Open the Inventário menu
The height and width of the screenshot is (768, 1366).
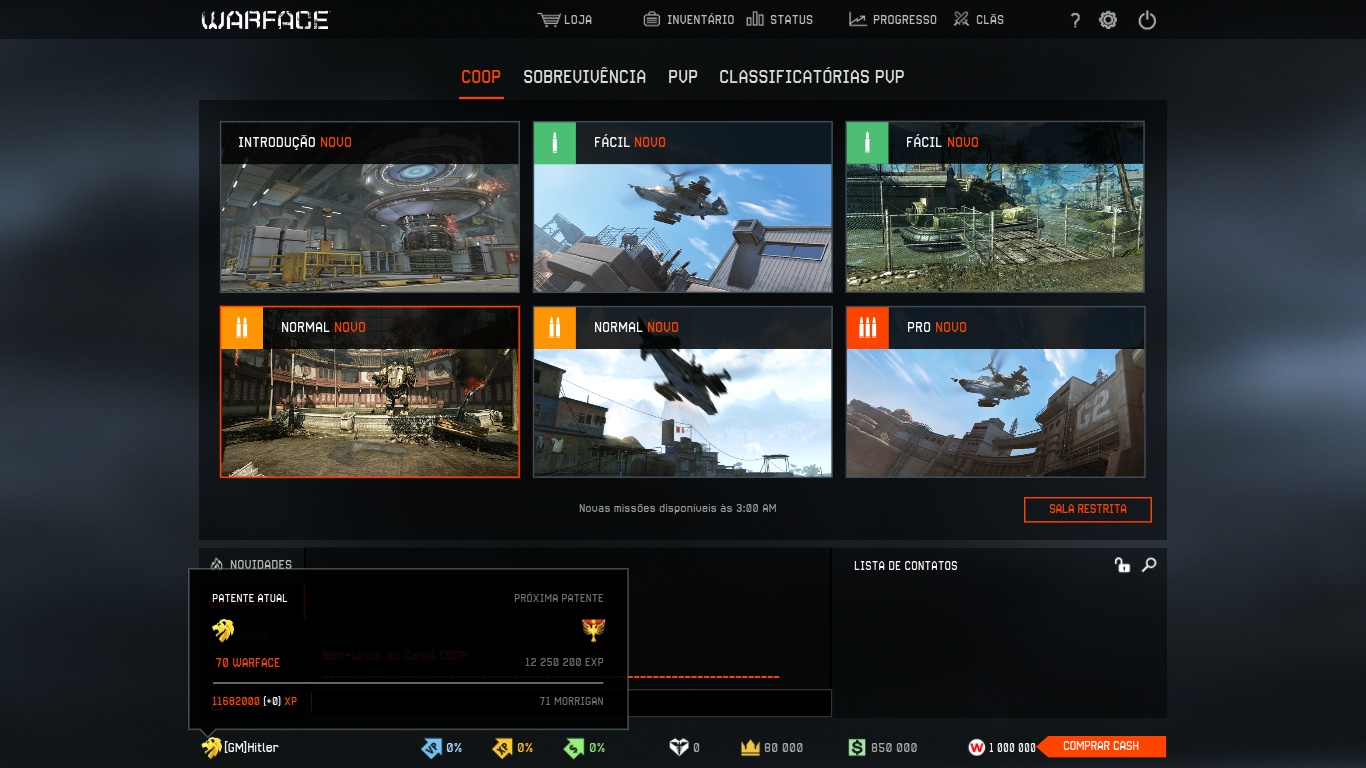(x=688, y=20)
